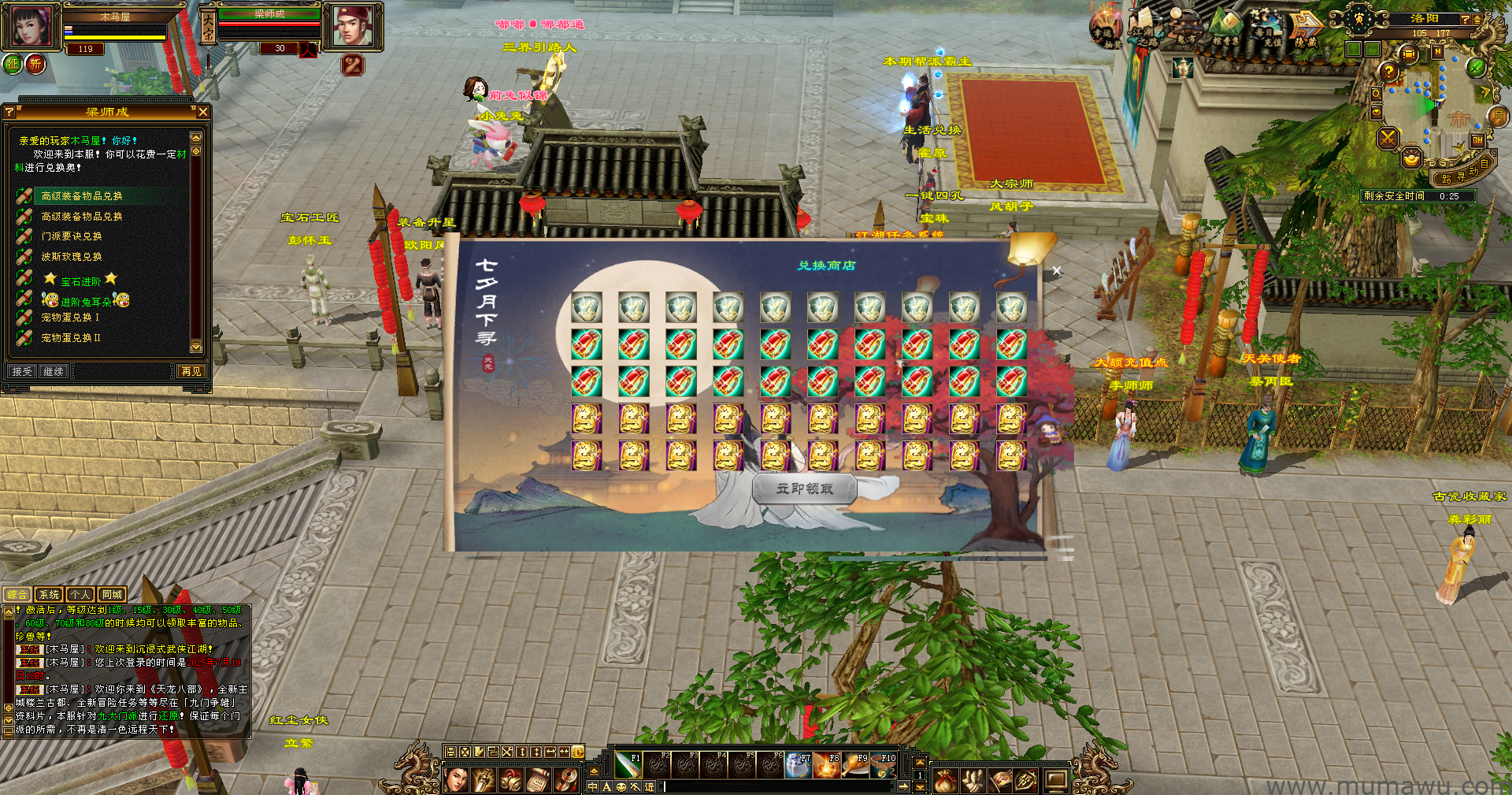
Task: Choose the 宠物蛋兑换 II option
Action: click(71, 338)
